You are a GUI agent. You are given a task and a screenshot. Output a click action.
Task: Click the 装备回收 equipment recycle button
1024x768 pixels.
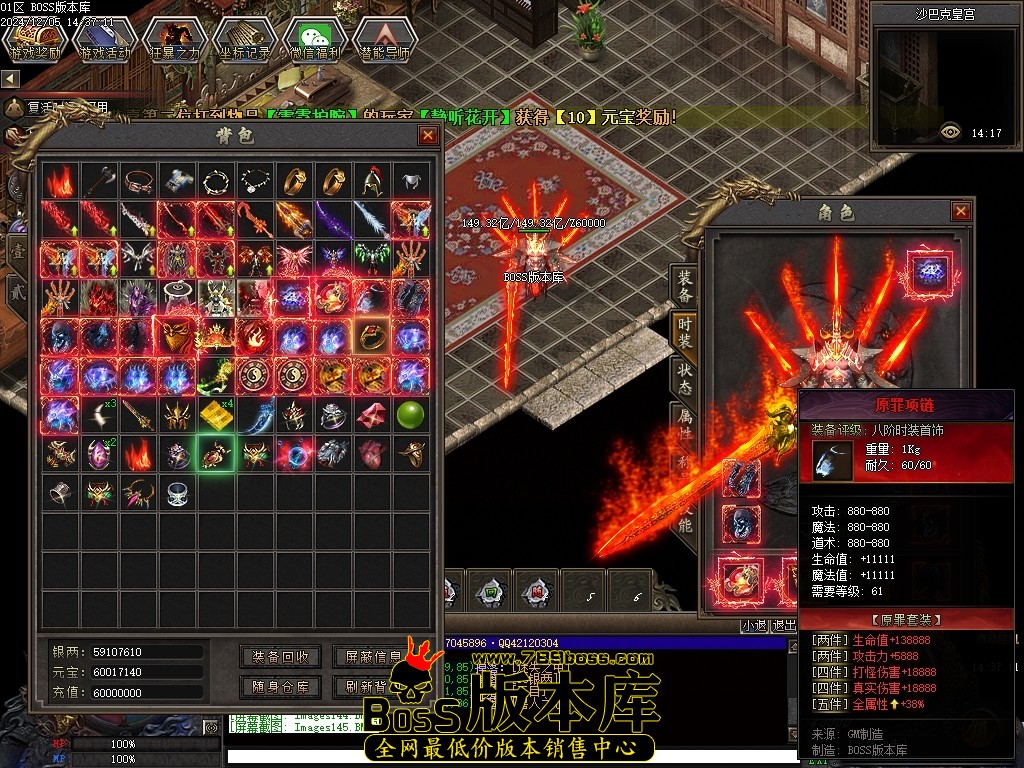click(x=280, y=657)
